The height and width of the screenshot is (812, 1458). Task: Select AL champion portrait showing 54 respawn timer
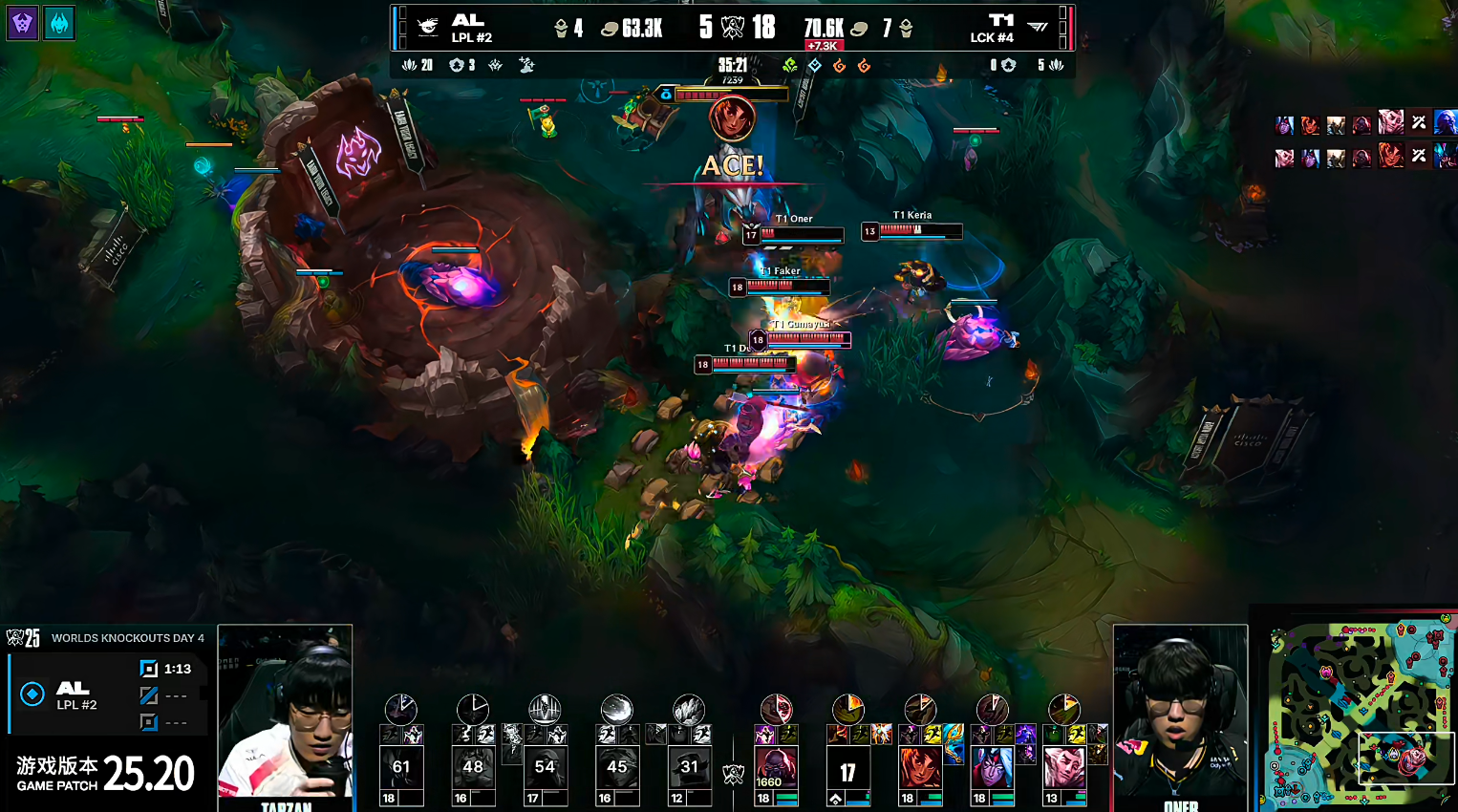point(545,768)
